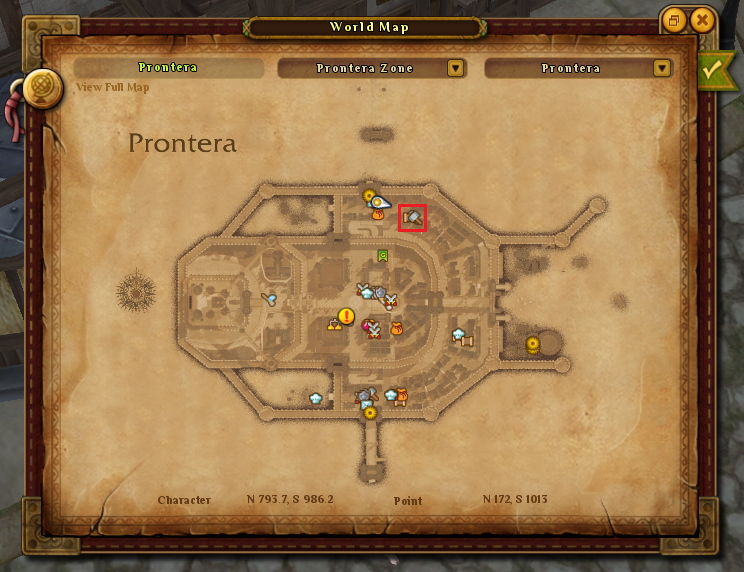Open View Full Map globe button

(44, 86)
